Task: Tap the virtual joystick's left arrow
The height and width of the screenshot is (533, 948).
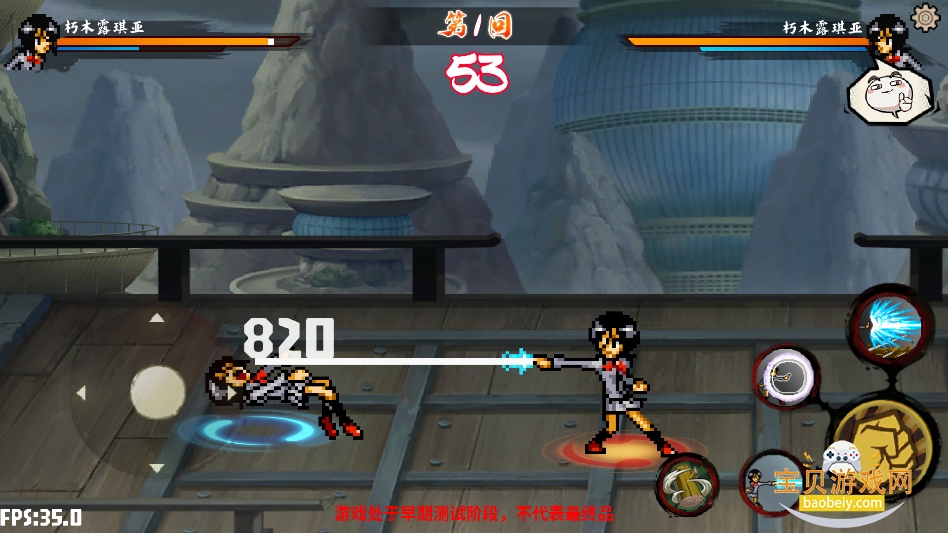Action: pyautogui.click(x=82, y=393)
